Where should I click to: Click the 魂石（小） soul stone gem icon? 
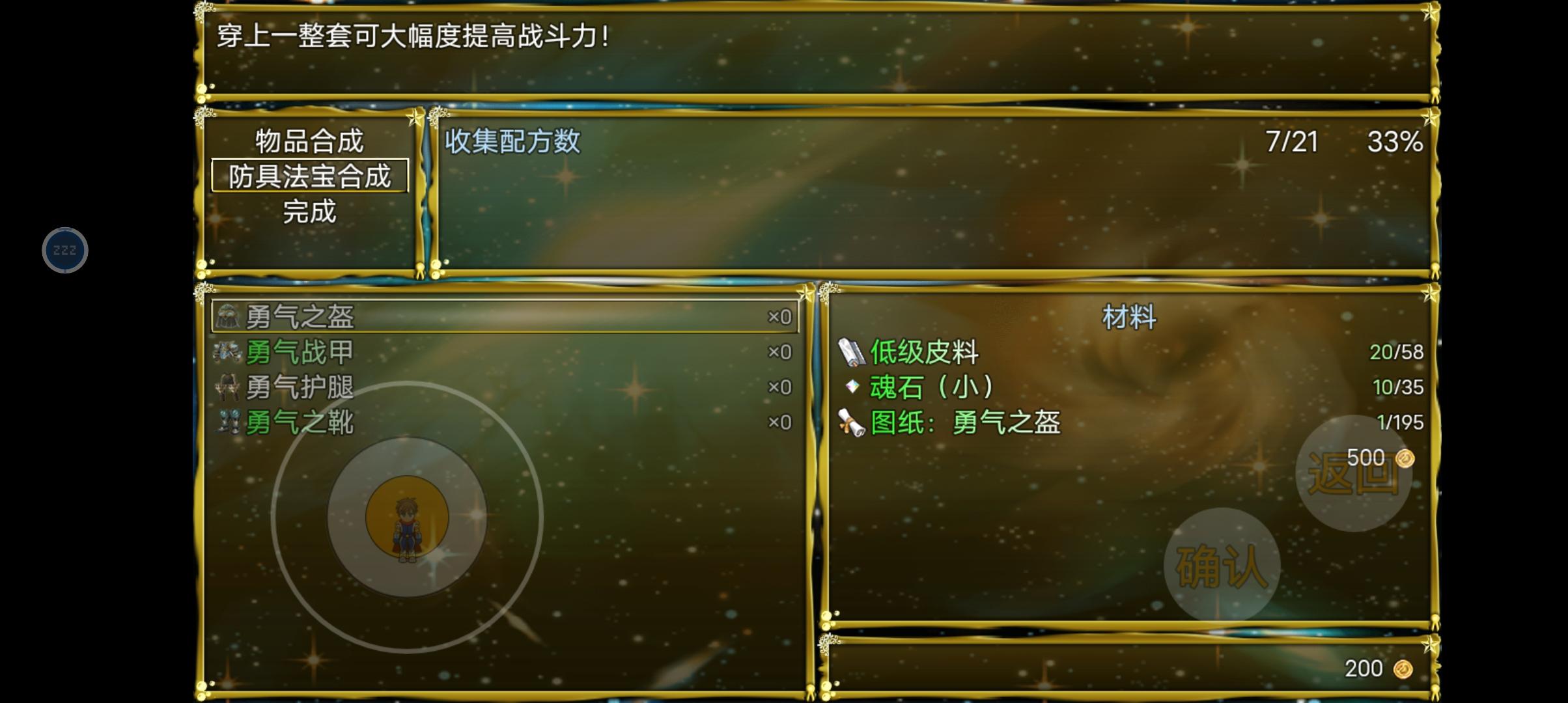click(x=854, y=387)
